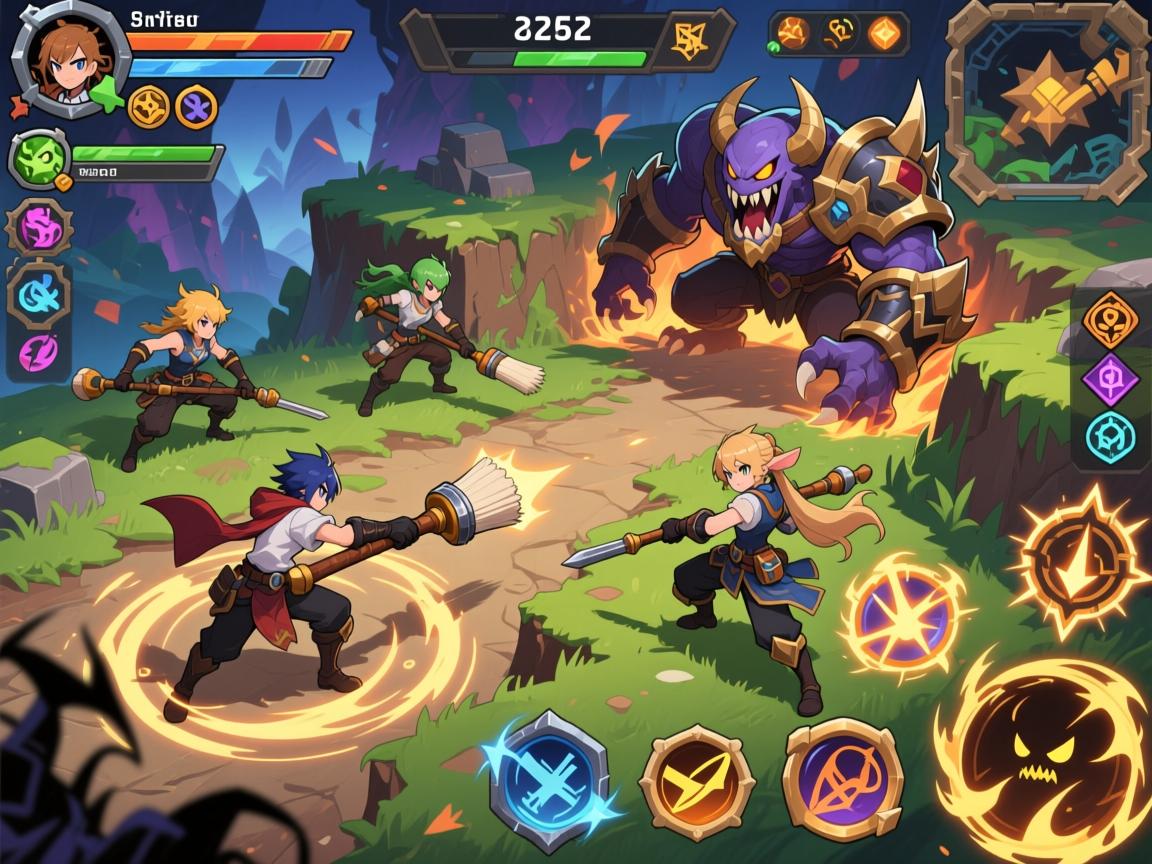The width and height of the screenshot is (1152, 864).
Task: Choose the magenta swirl rune icon
Action: [40, 229]
